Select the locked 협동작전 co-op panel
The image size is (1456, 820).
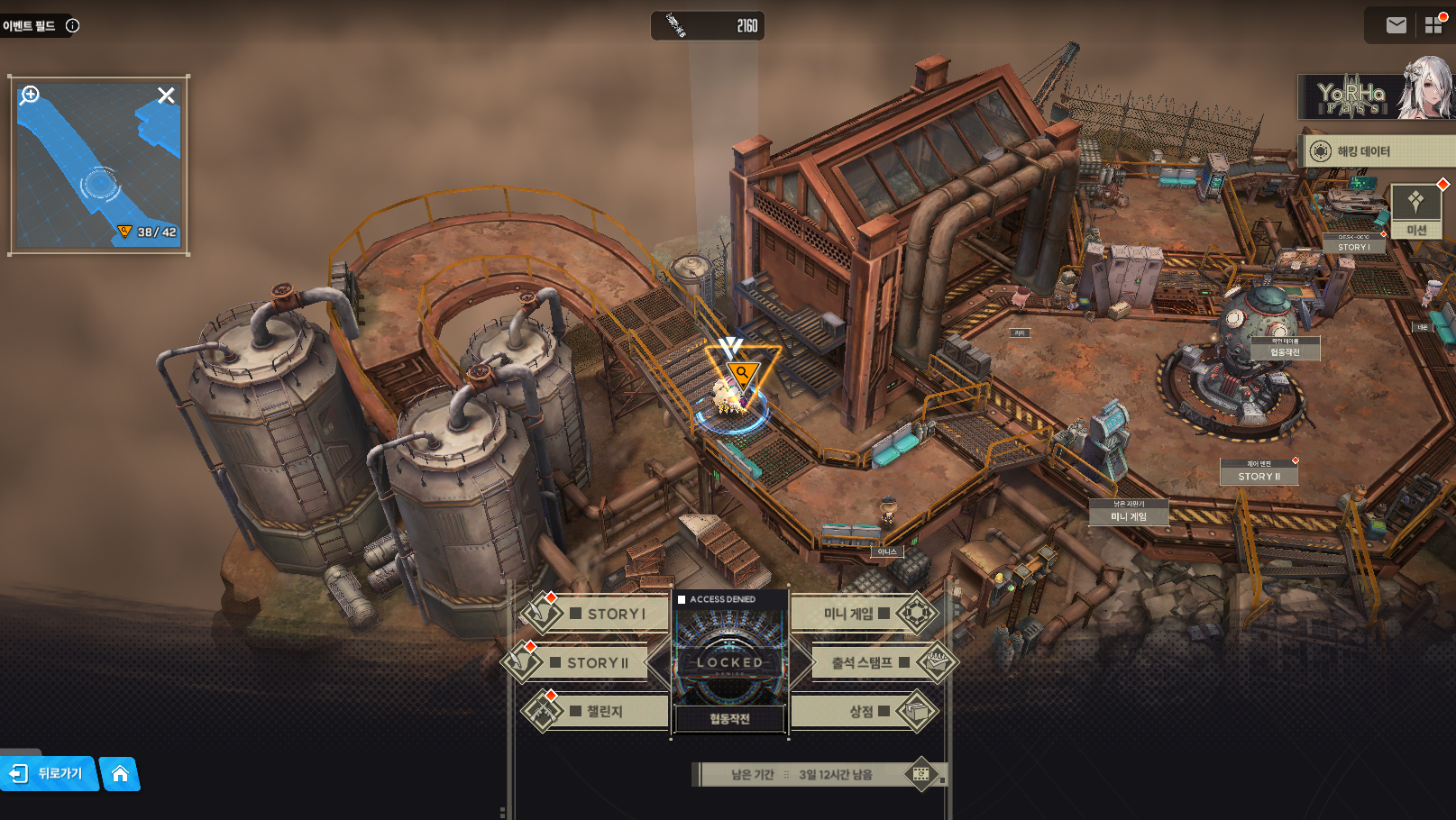pyautogui.click(x=729, y=664)
